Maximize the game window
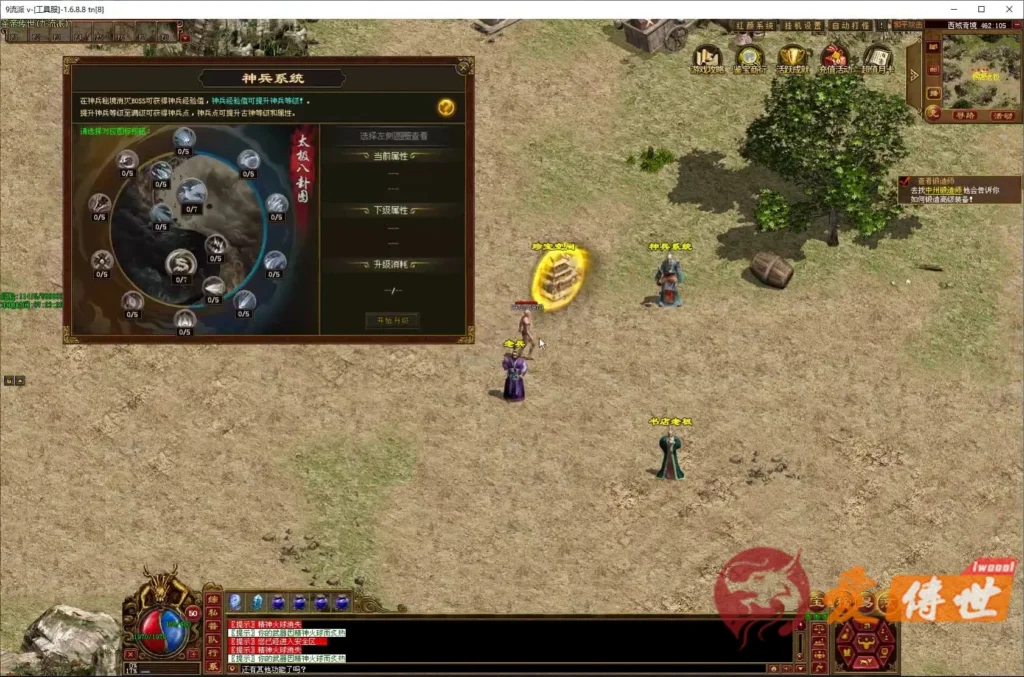This screenshot has width=1024, height=677. (981, 9)
